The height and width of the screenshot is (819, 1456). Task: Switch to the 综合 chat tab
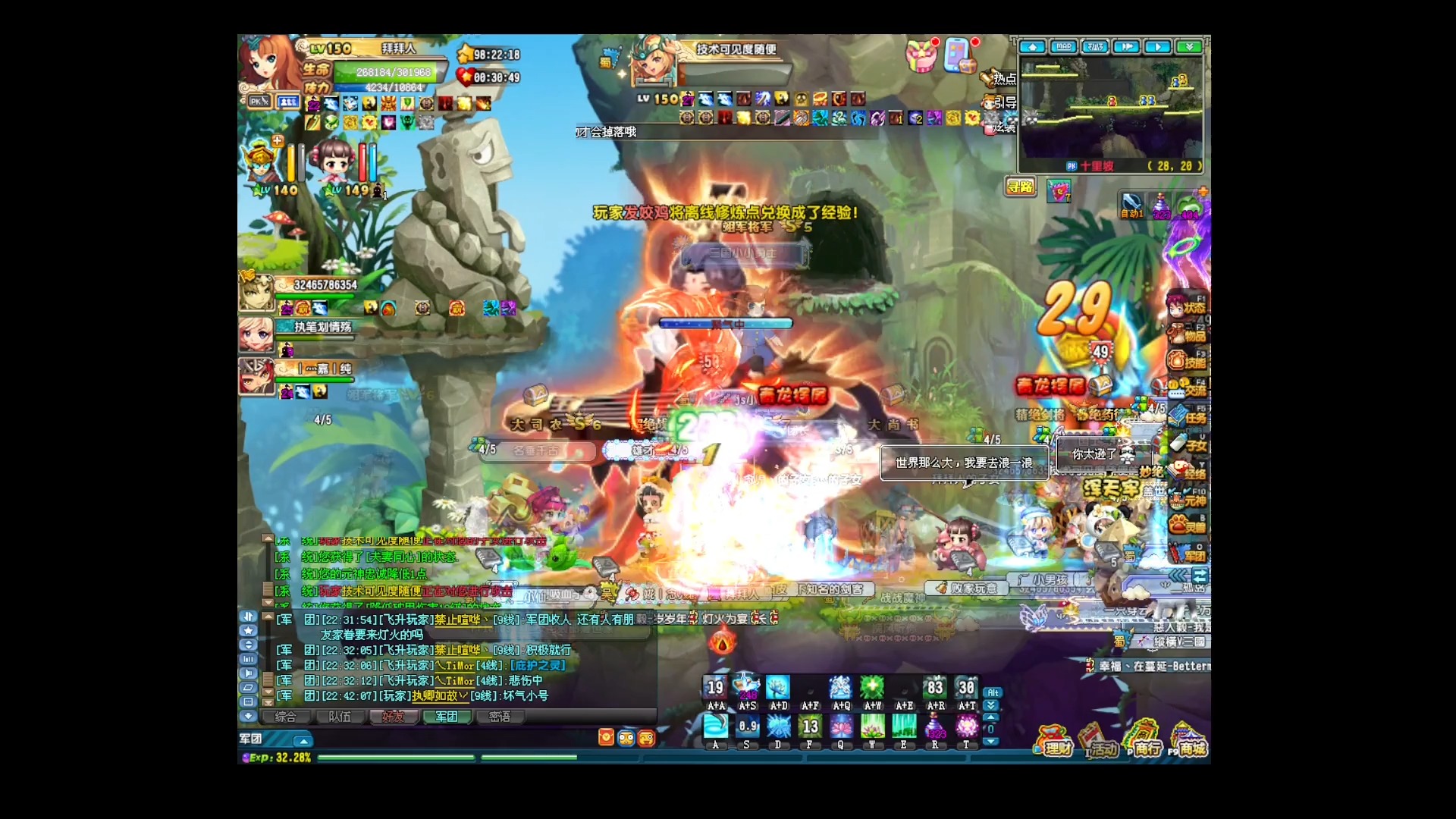coord(286,717)
